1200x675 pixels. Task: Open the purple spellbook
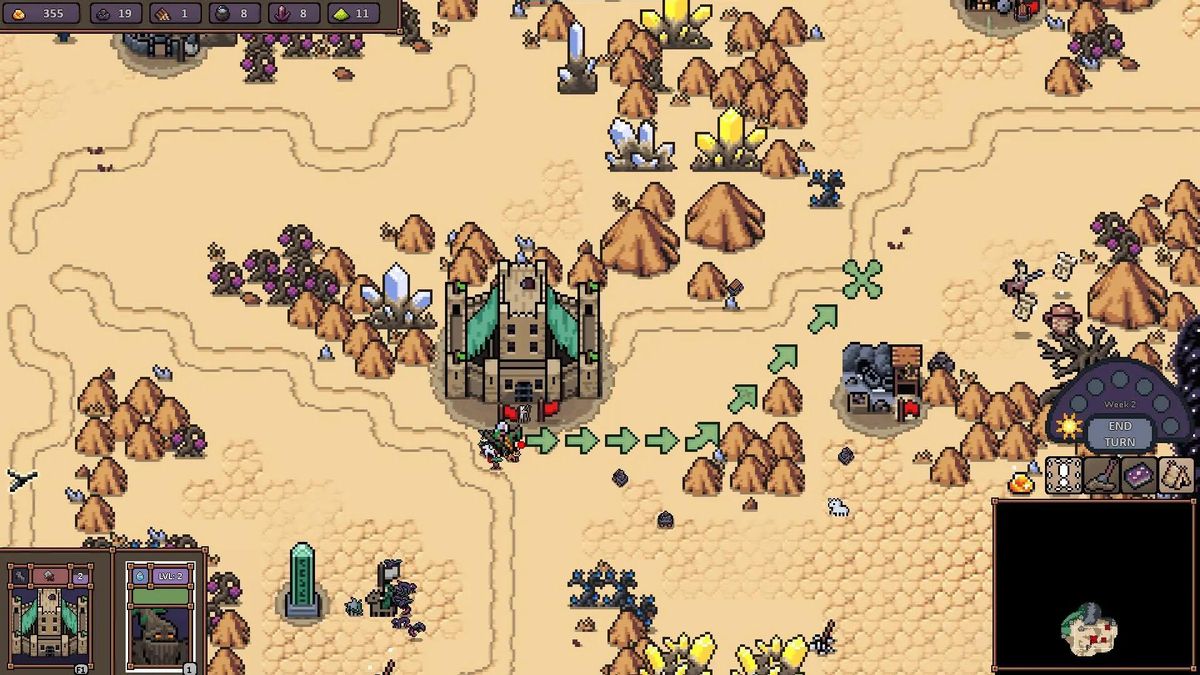click(1139, 476)
